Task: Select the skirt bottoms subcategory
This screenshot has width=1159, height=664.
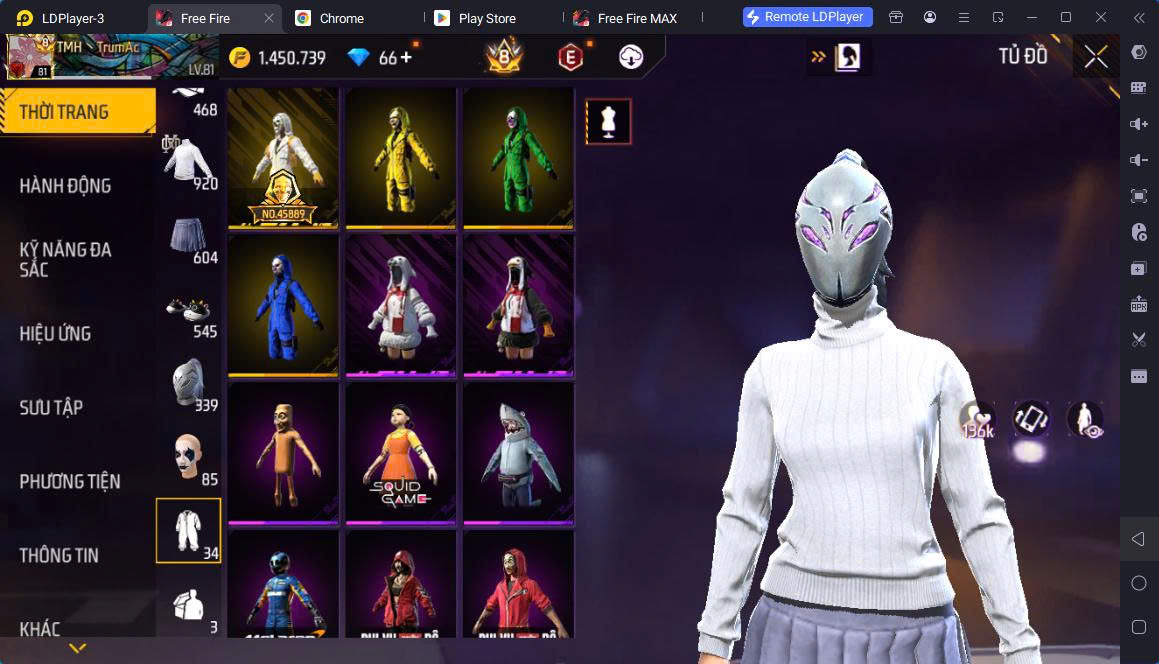Action: pos(189,237)
